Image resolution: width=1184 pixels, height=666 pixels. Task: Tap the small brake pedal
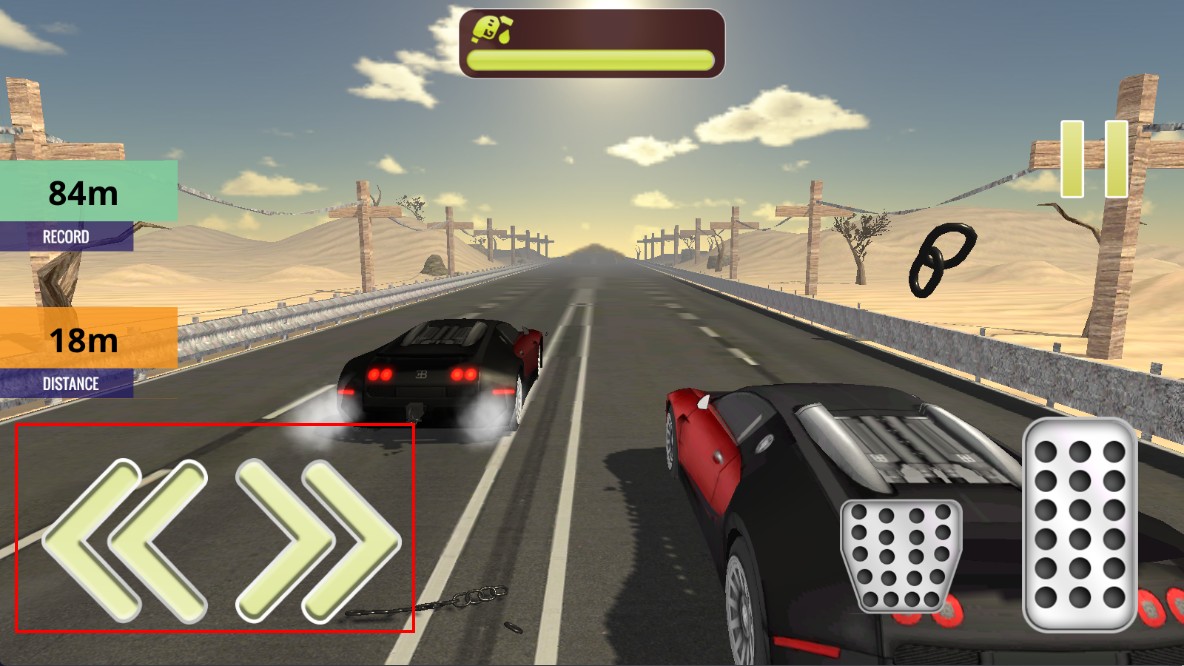[900, 555]
